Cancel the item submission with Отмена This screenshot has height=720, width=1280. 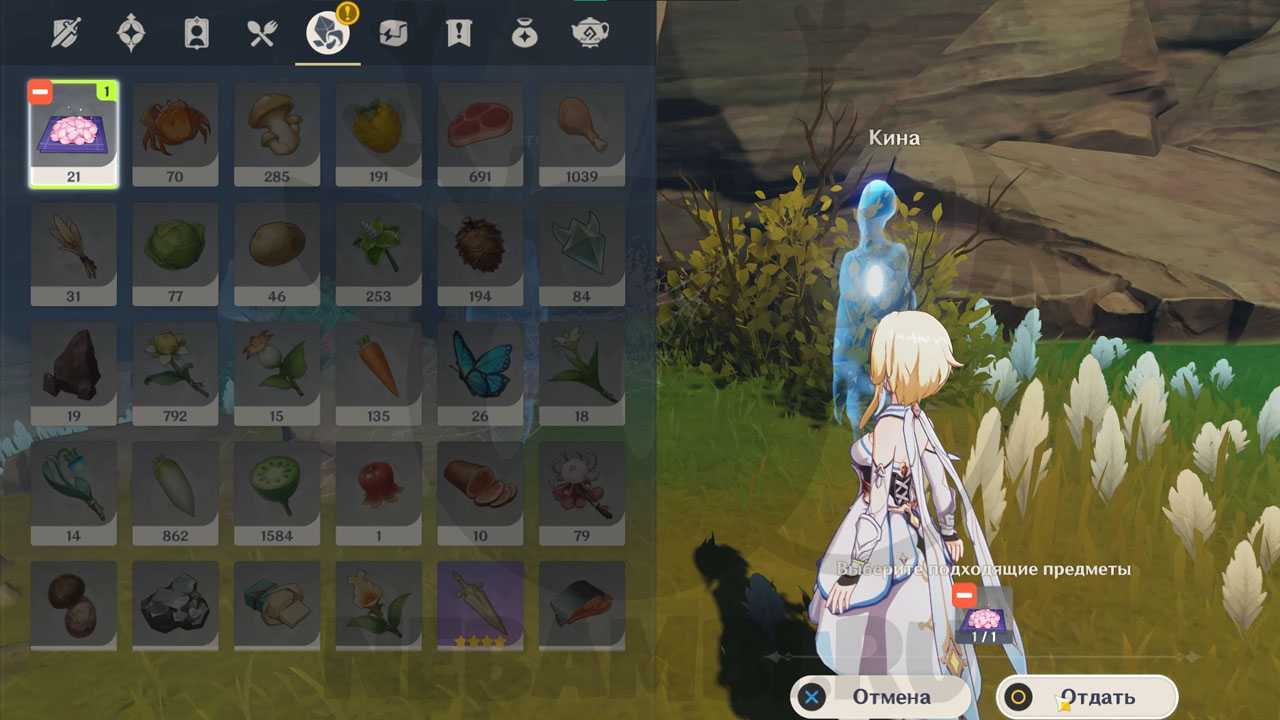tap(880, 697)
